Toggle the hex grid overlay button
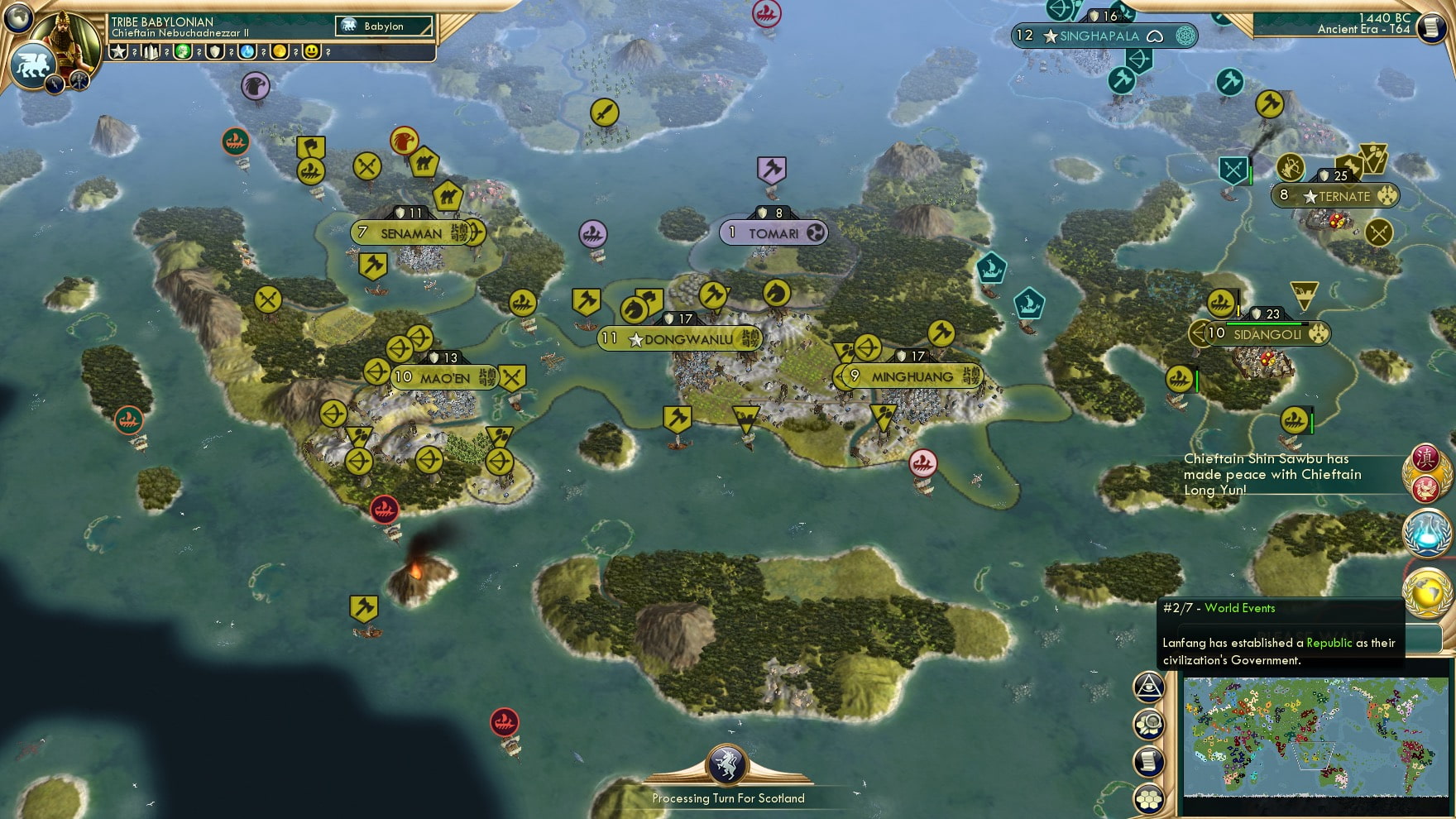Screen dimensions: 1456x819 tap(1150, 797)
